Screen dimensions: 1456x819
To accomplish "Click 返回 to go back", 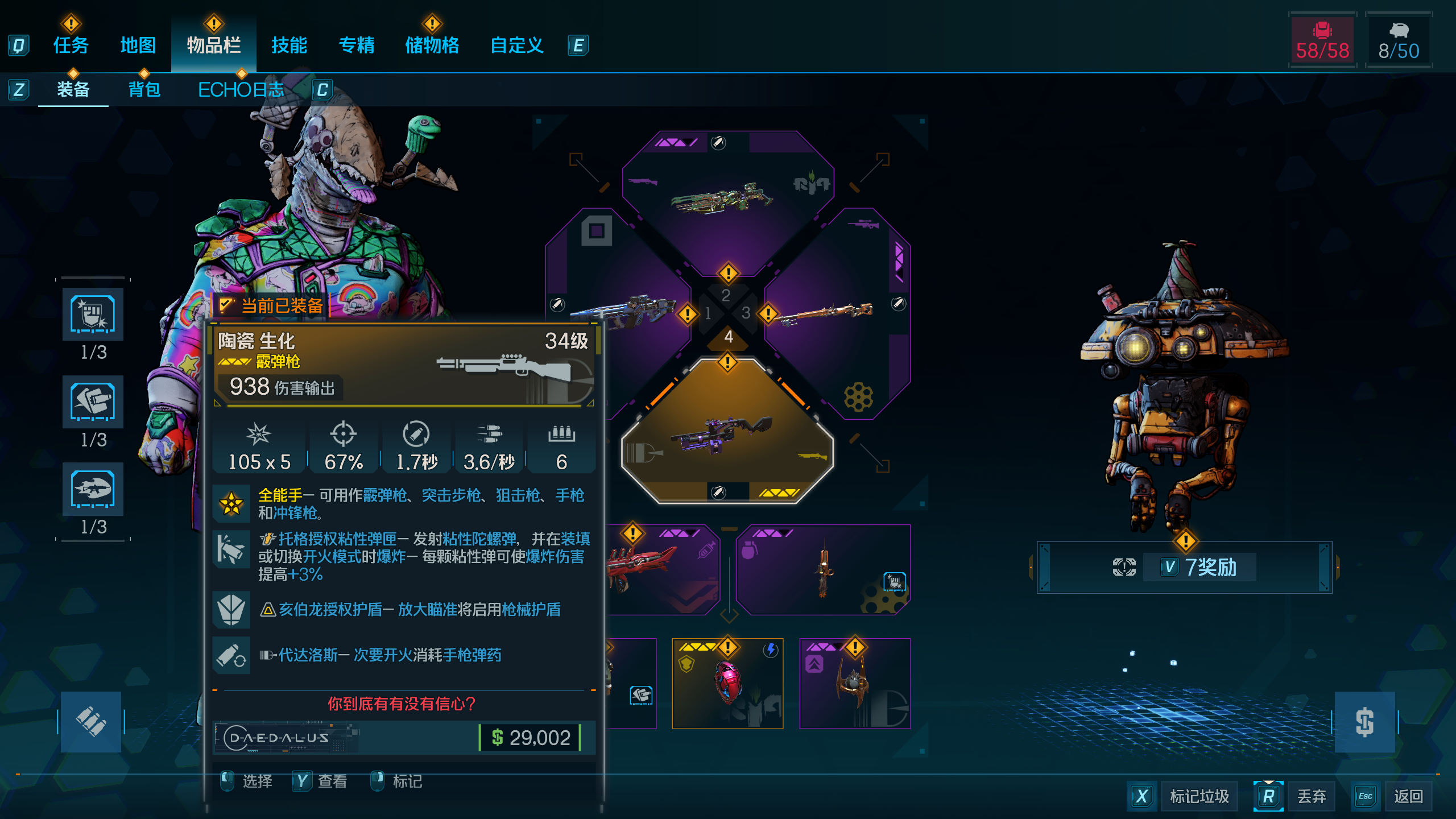I will (x=1408, y=796).
